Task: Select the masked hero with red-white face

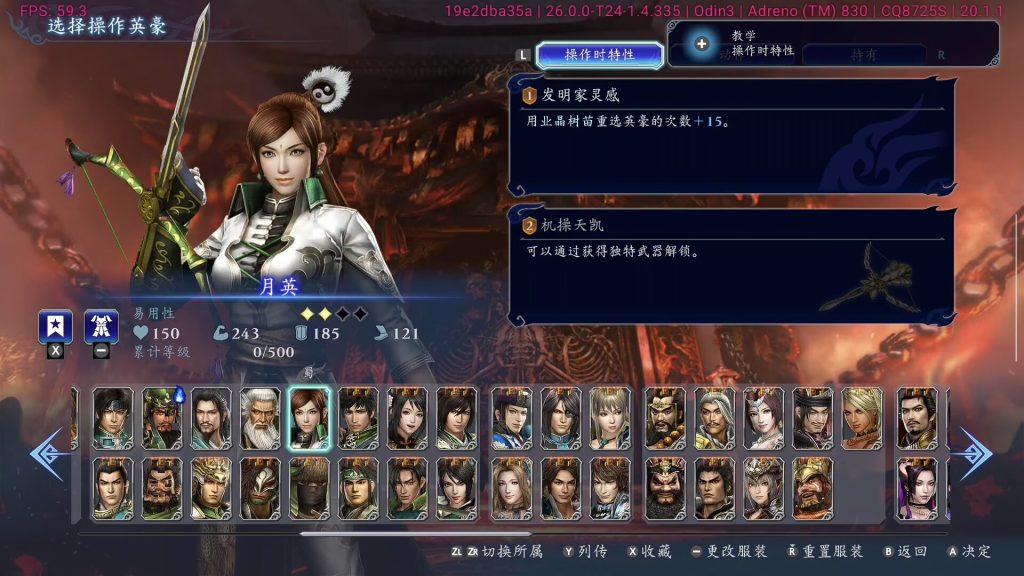Action: point(260,488)
